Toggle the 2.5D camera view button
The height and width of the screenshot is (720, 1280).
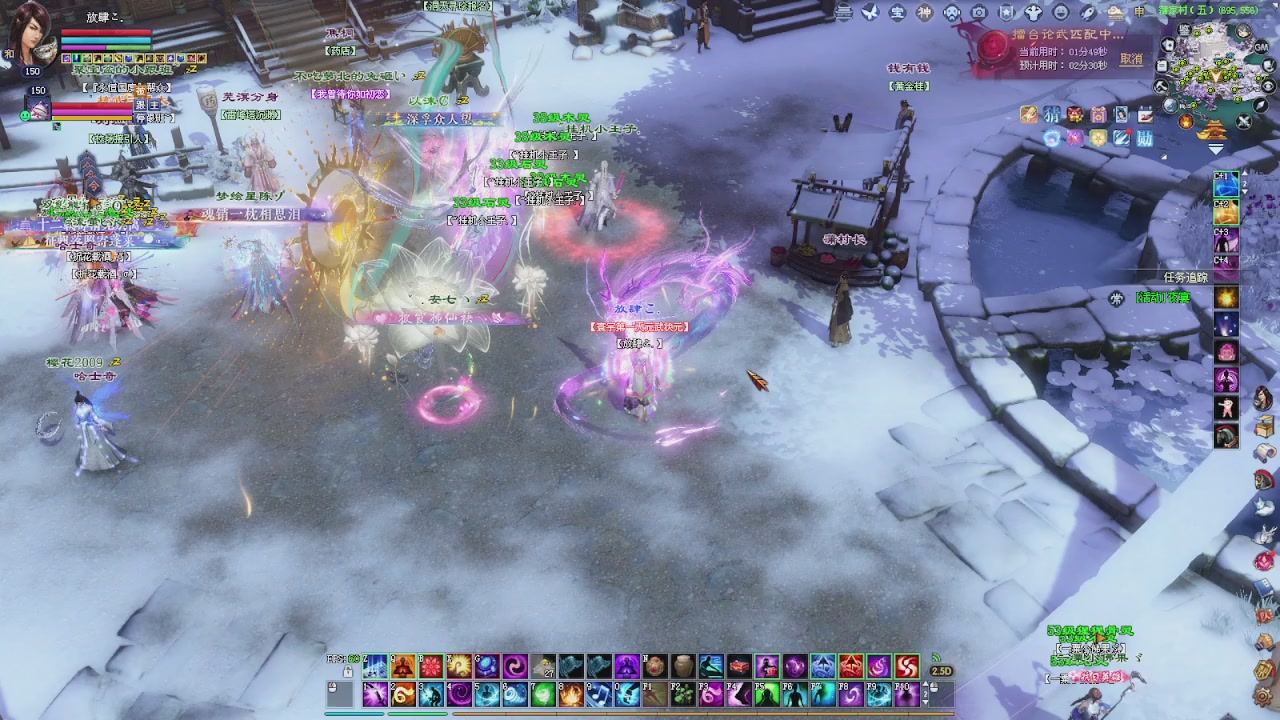(x=940, y=671)
